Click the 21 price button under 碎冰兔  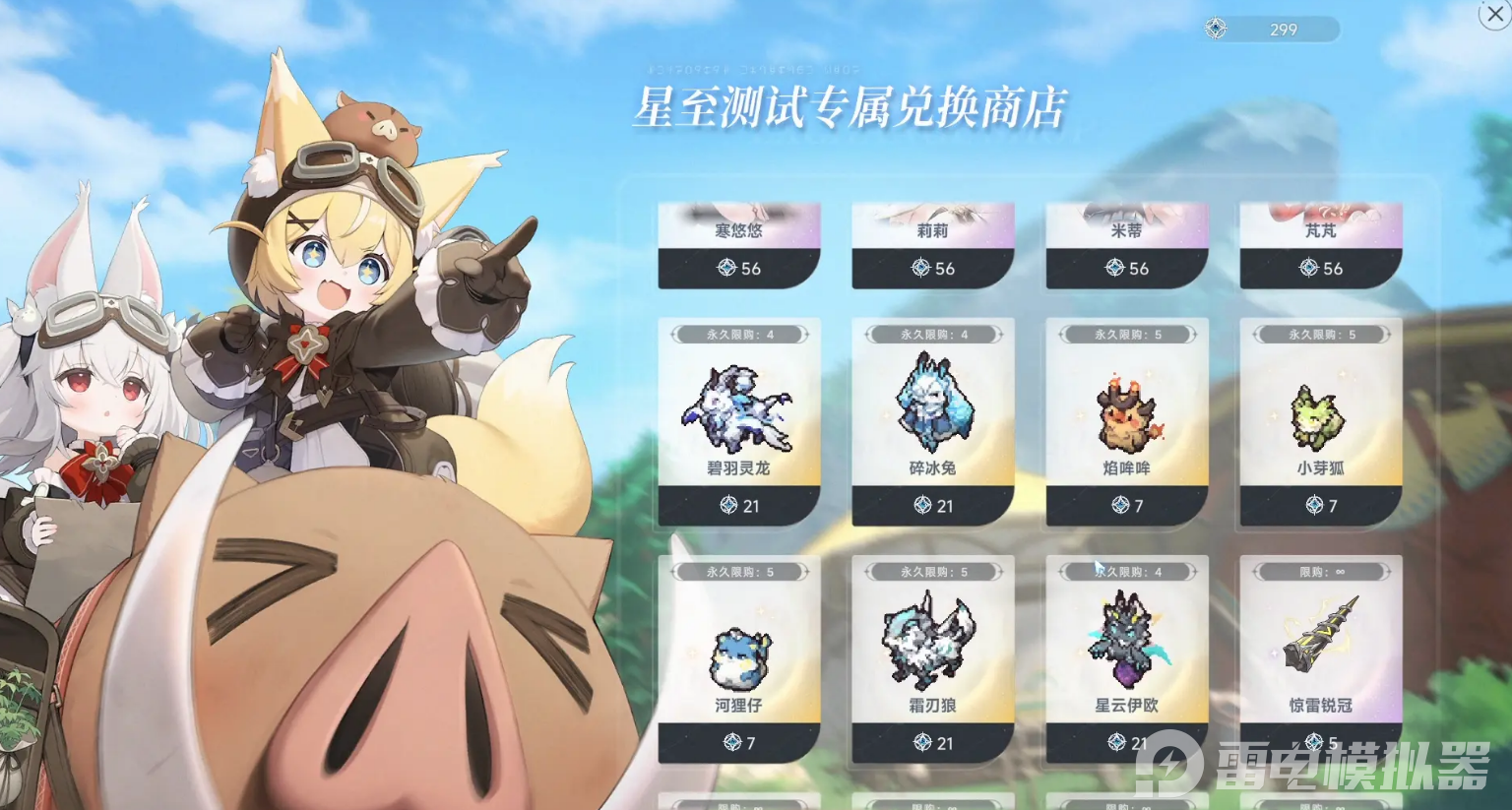tap(931, 507)
